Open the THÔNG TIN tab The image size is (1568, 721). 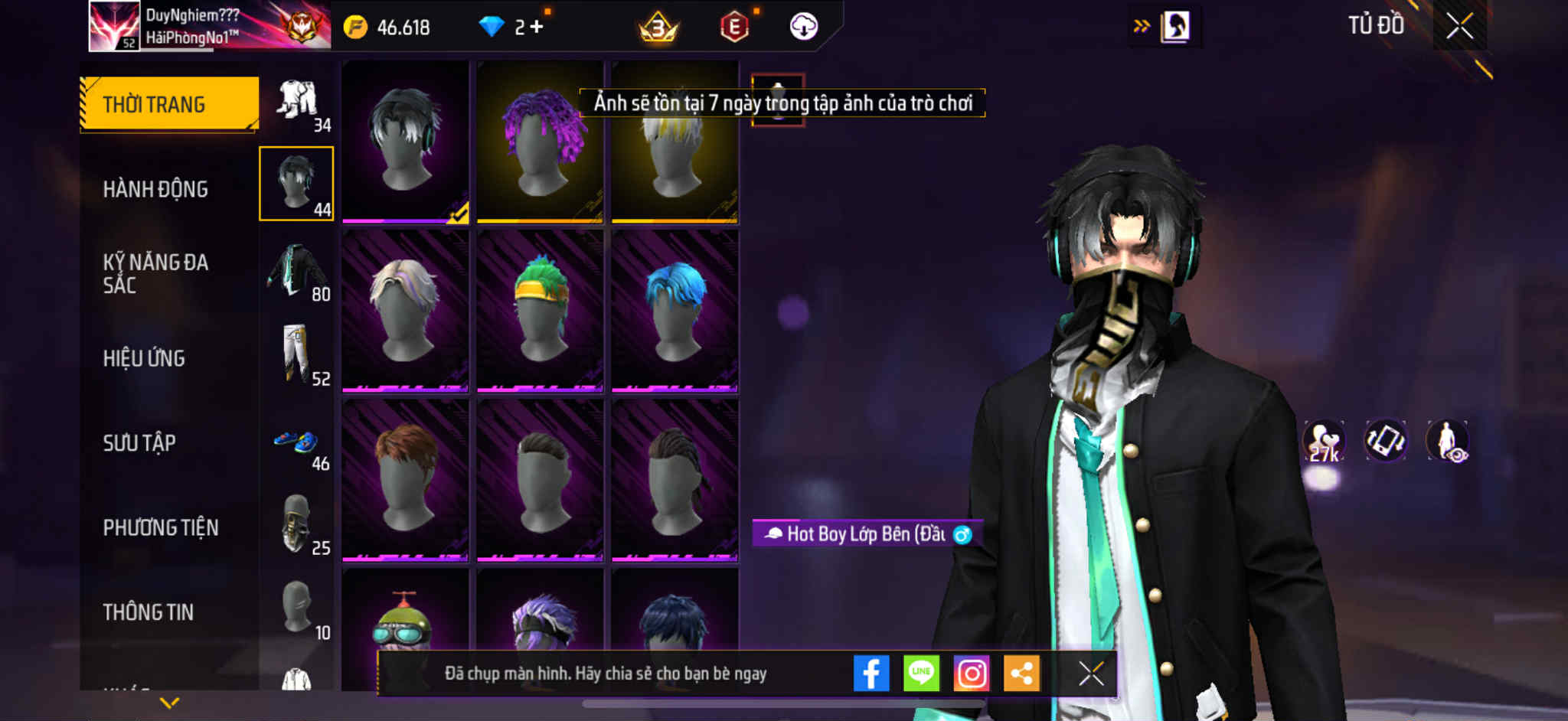[149, 612]
